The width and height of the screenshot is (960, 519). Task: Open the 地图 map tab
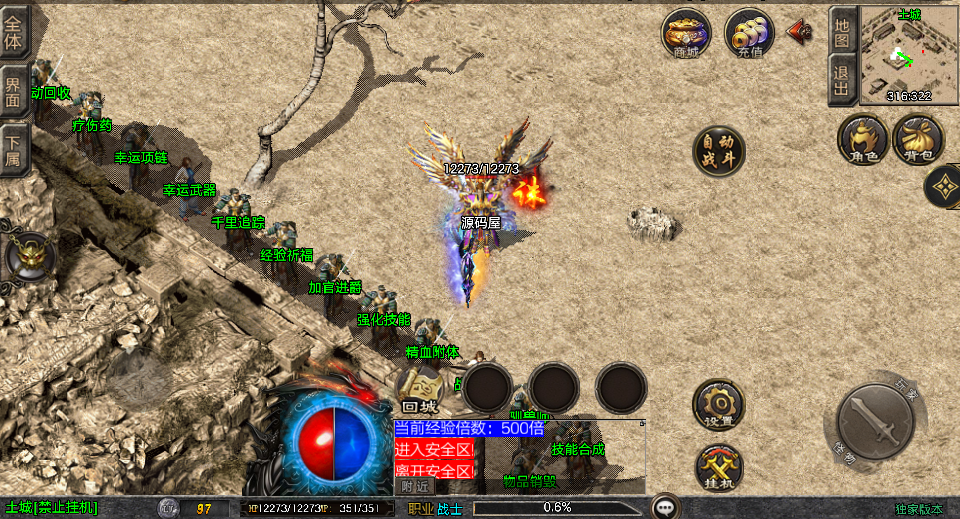click(x=843, y=29)
